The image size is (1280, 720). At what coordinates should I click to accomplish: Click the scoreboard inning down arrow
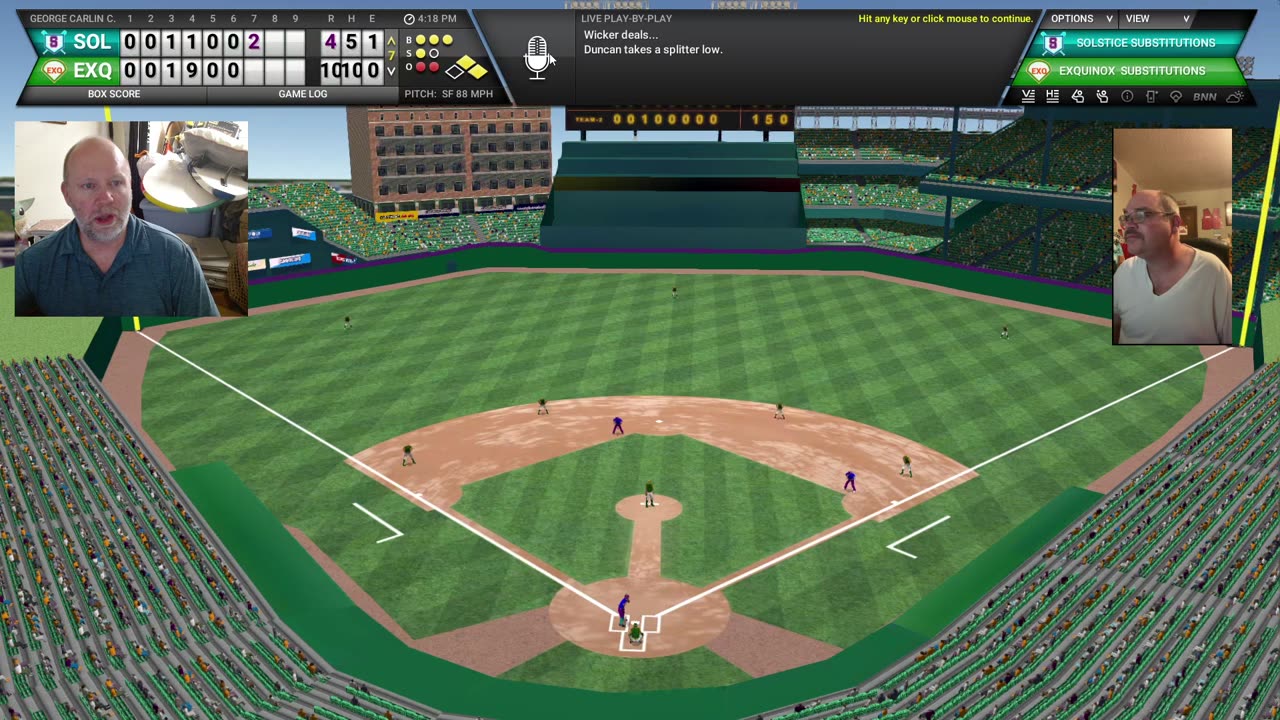click(x=391, y=70)
